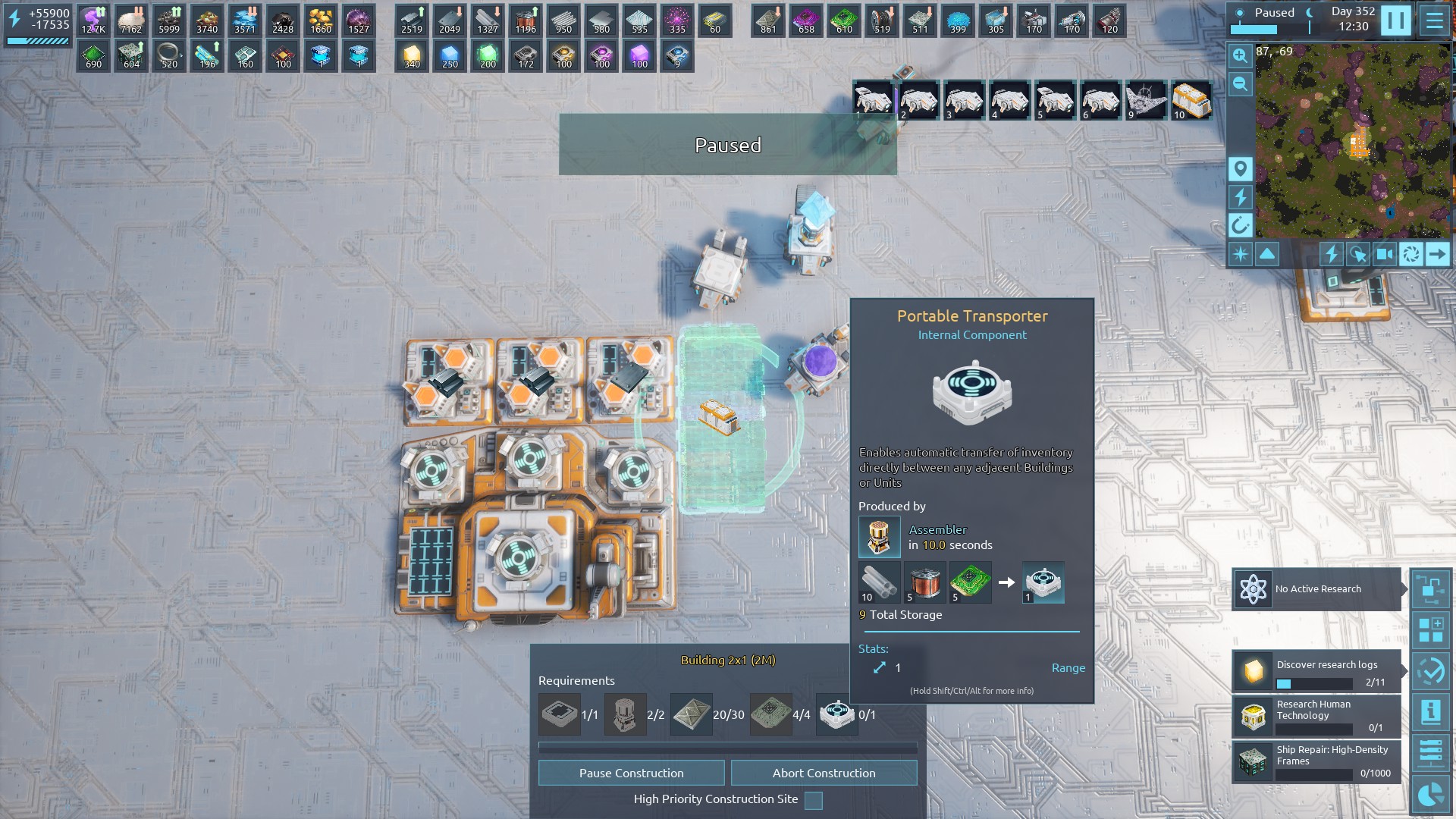Select the orange building slot numbered 10
This screenshot has width=1456, height=819.
1191,100
